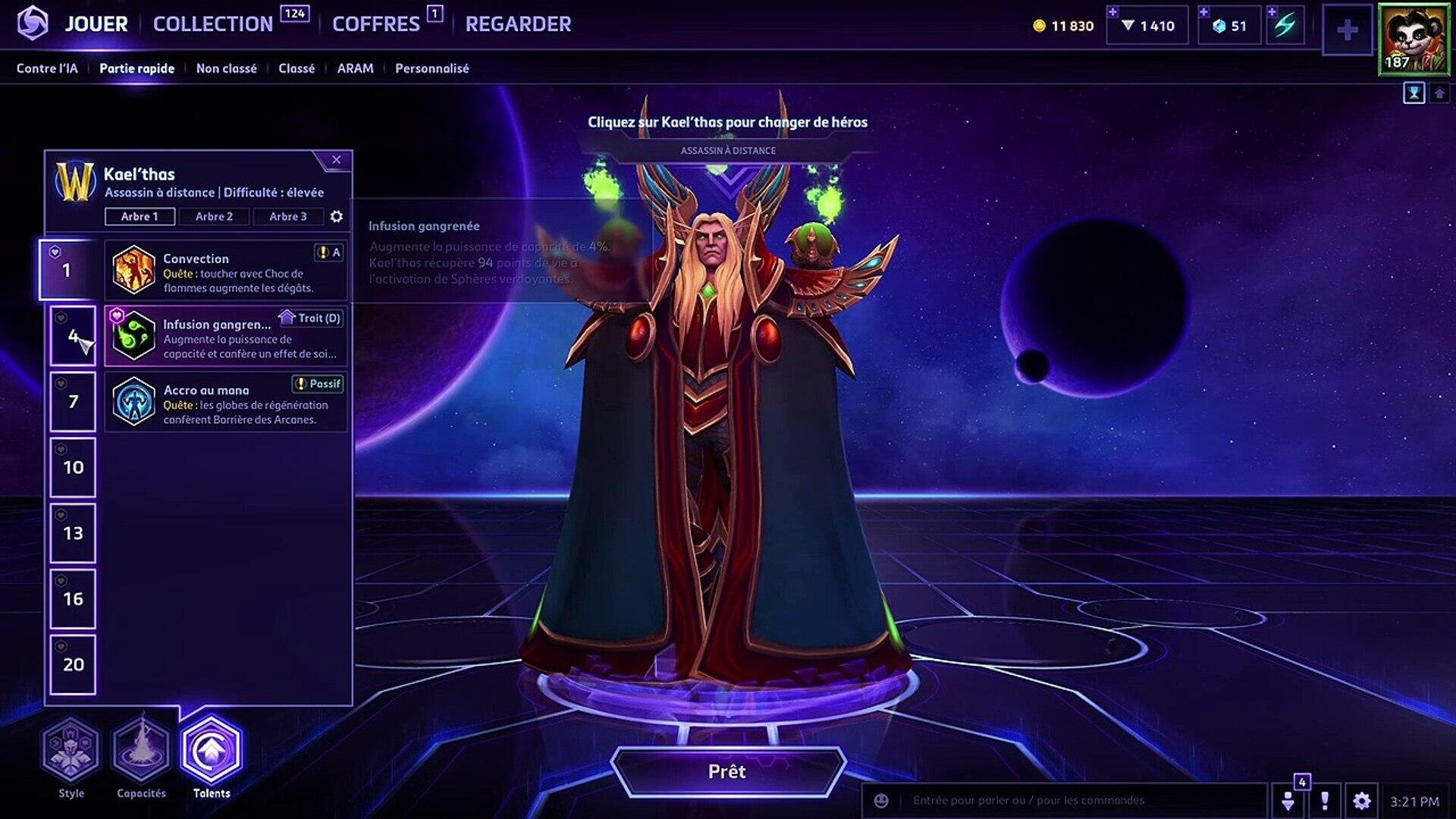Go to the Regarder menu
Screen dimensions: 1456x819
(518, 24)
